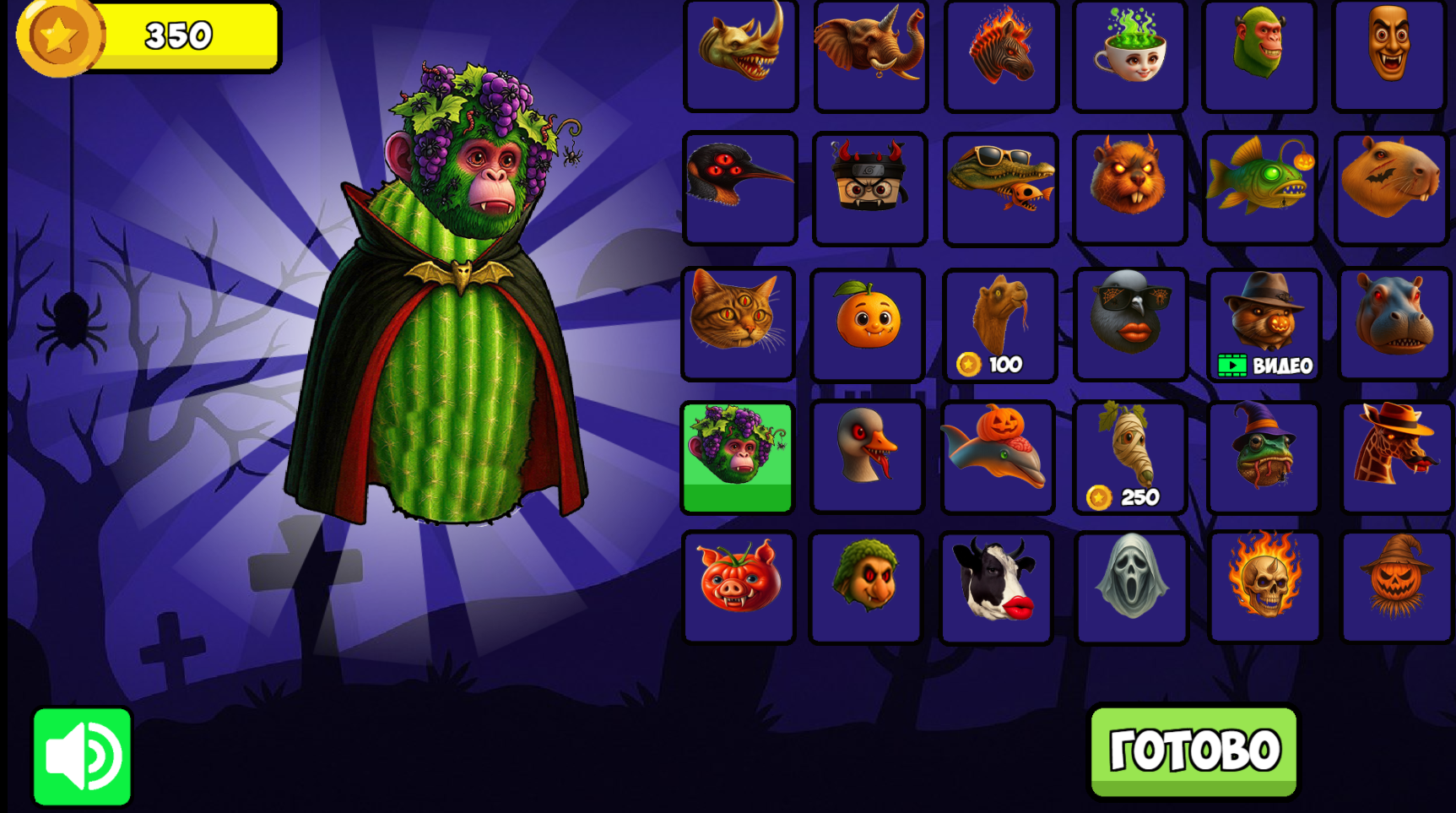Select the dolphin with pumpkin hat avatar
Screen dimensions: 1456x813
[999, 455]
